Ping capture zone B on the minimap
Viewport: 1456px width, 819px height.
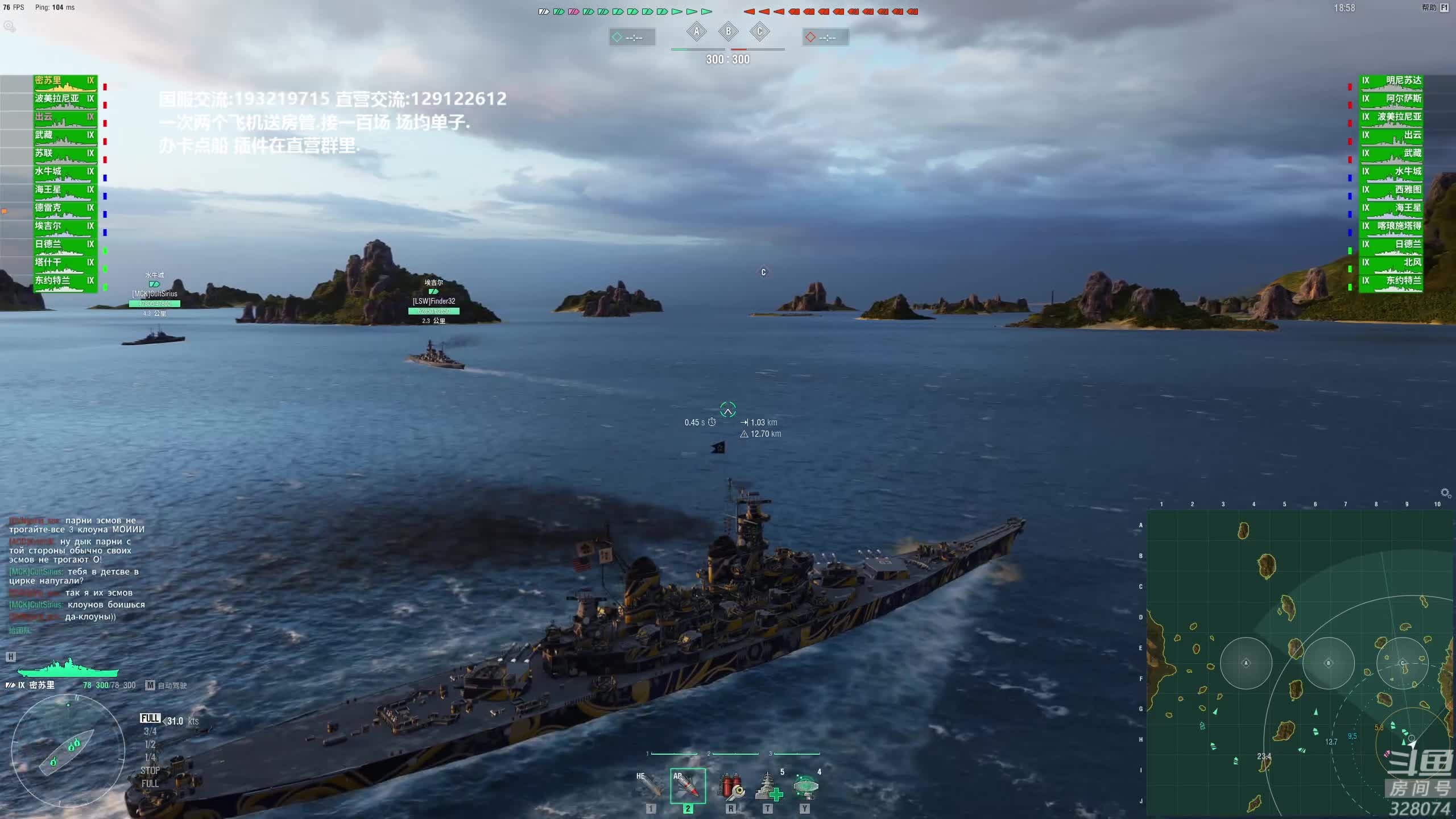coord(1328,663)
